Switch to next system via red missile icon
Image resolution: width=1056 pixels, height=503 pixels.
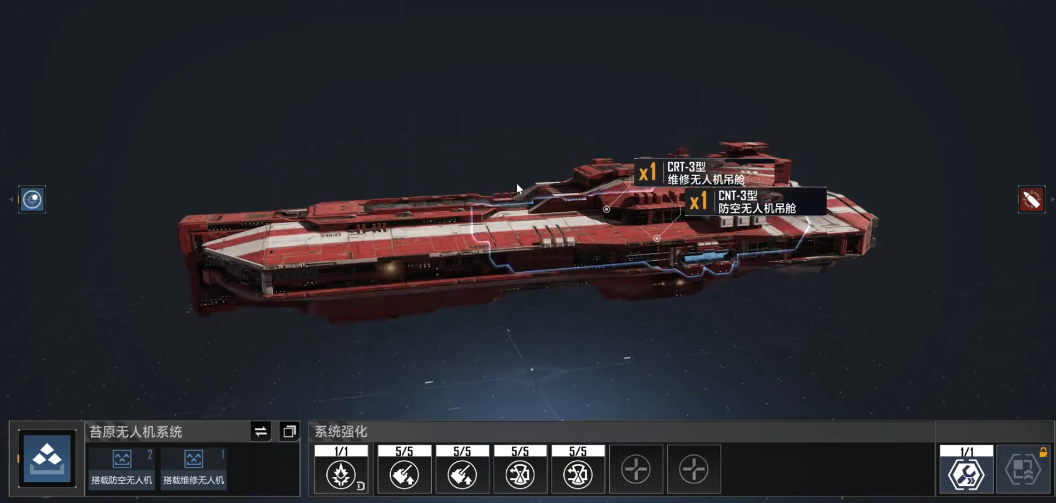(x=1030, y=199)
